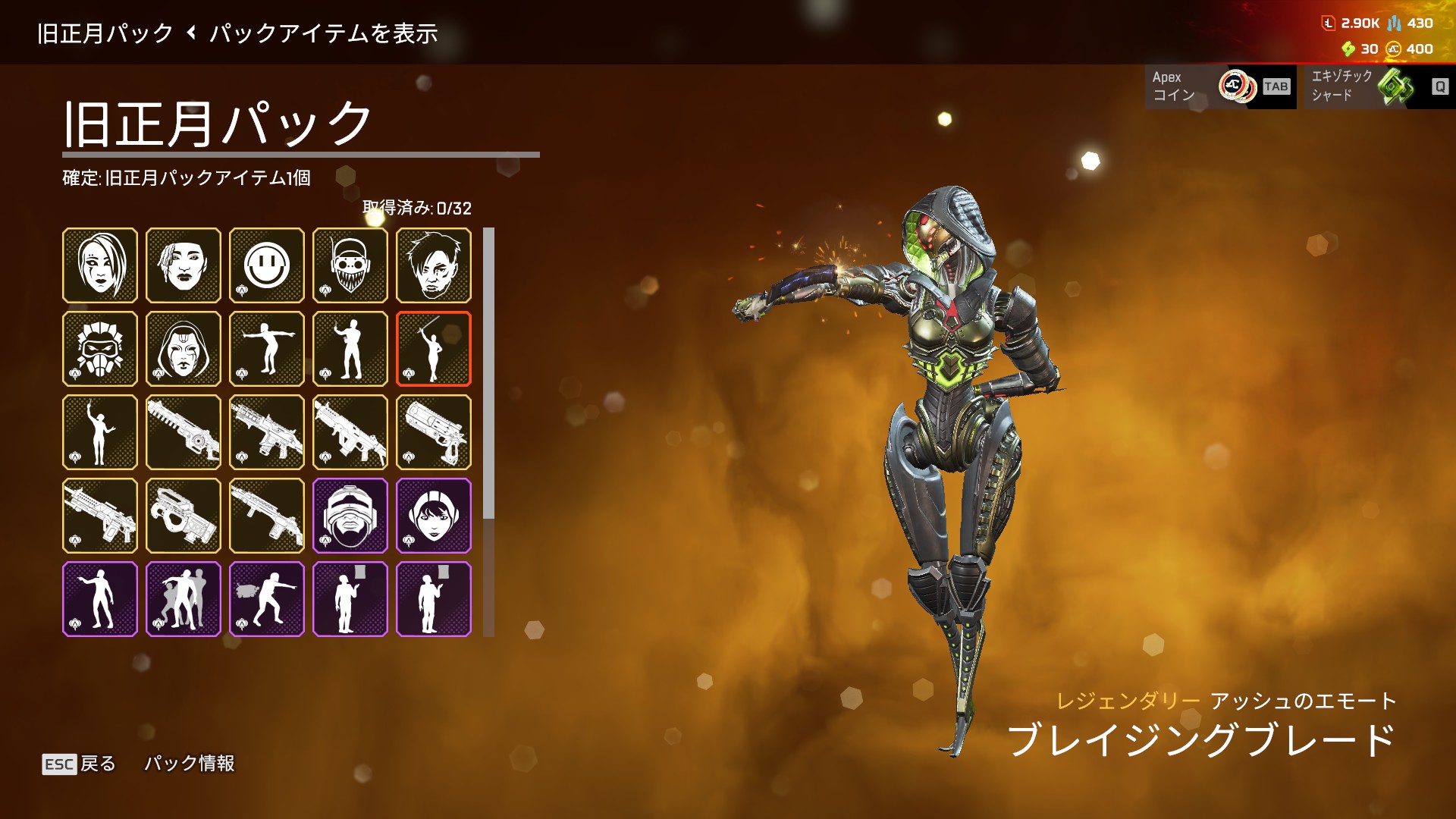Viewport: 1456px width, 819px height.
Task: Pick the hooded woman legend skin tile
Action: tap(184, 349)
